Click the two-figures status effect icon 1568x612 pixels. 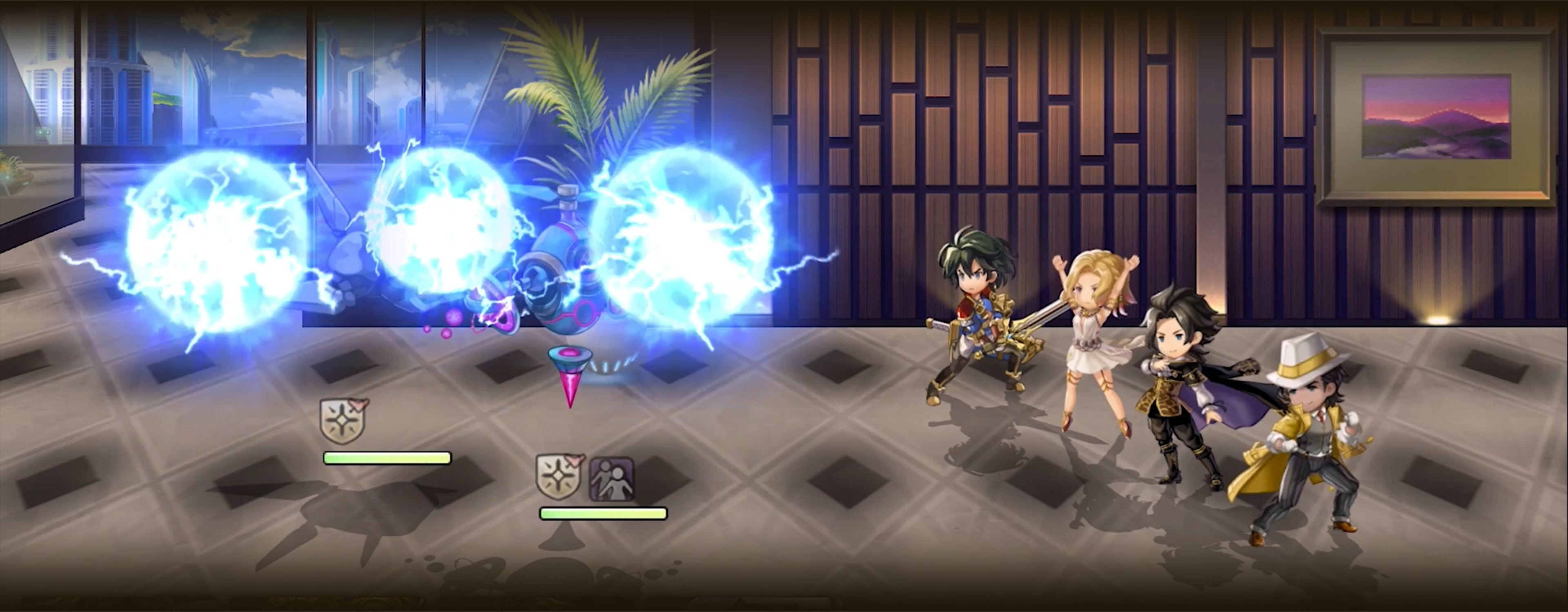pos(612,479)
